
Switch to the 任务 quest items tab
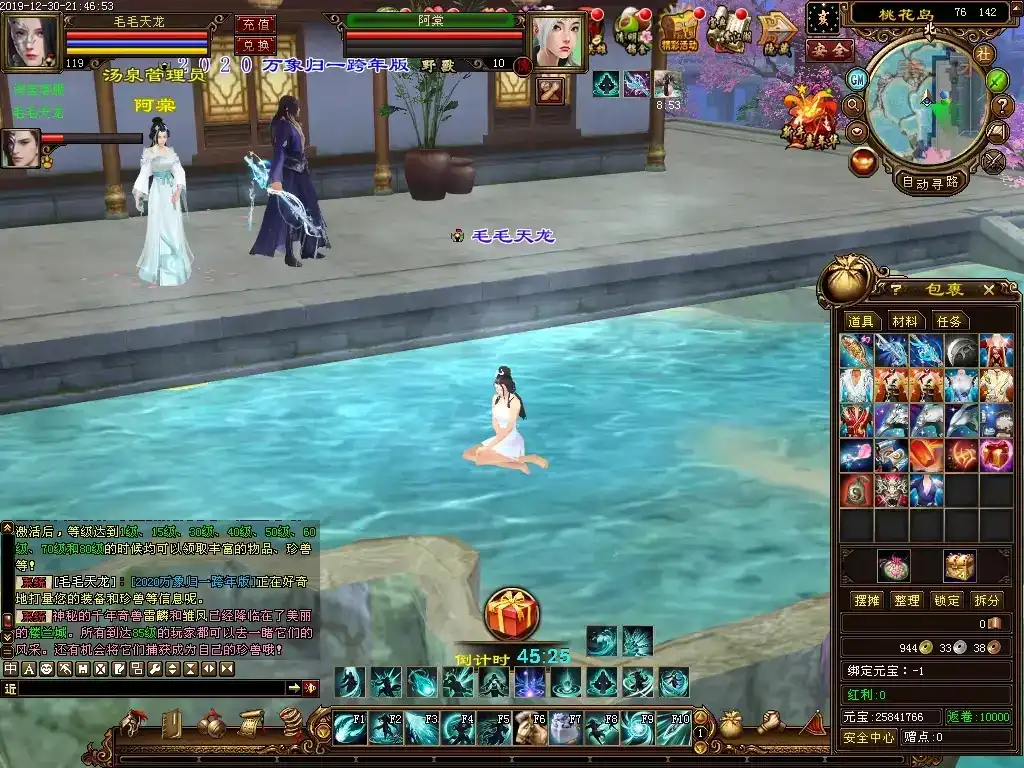949,321
